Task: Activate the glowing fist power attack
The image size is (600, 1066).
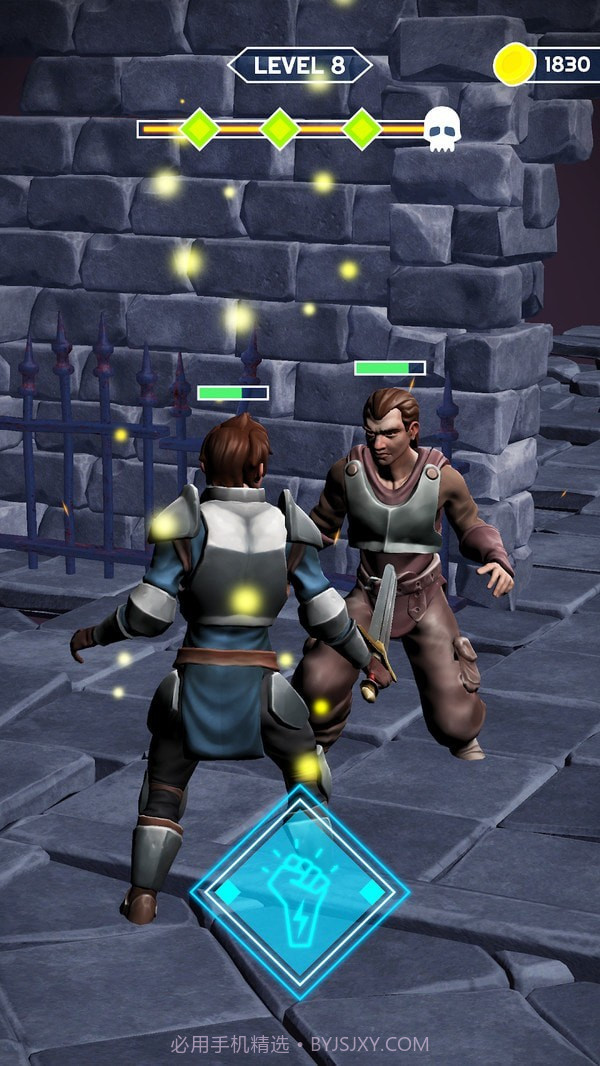Action: [299, 891]
